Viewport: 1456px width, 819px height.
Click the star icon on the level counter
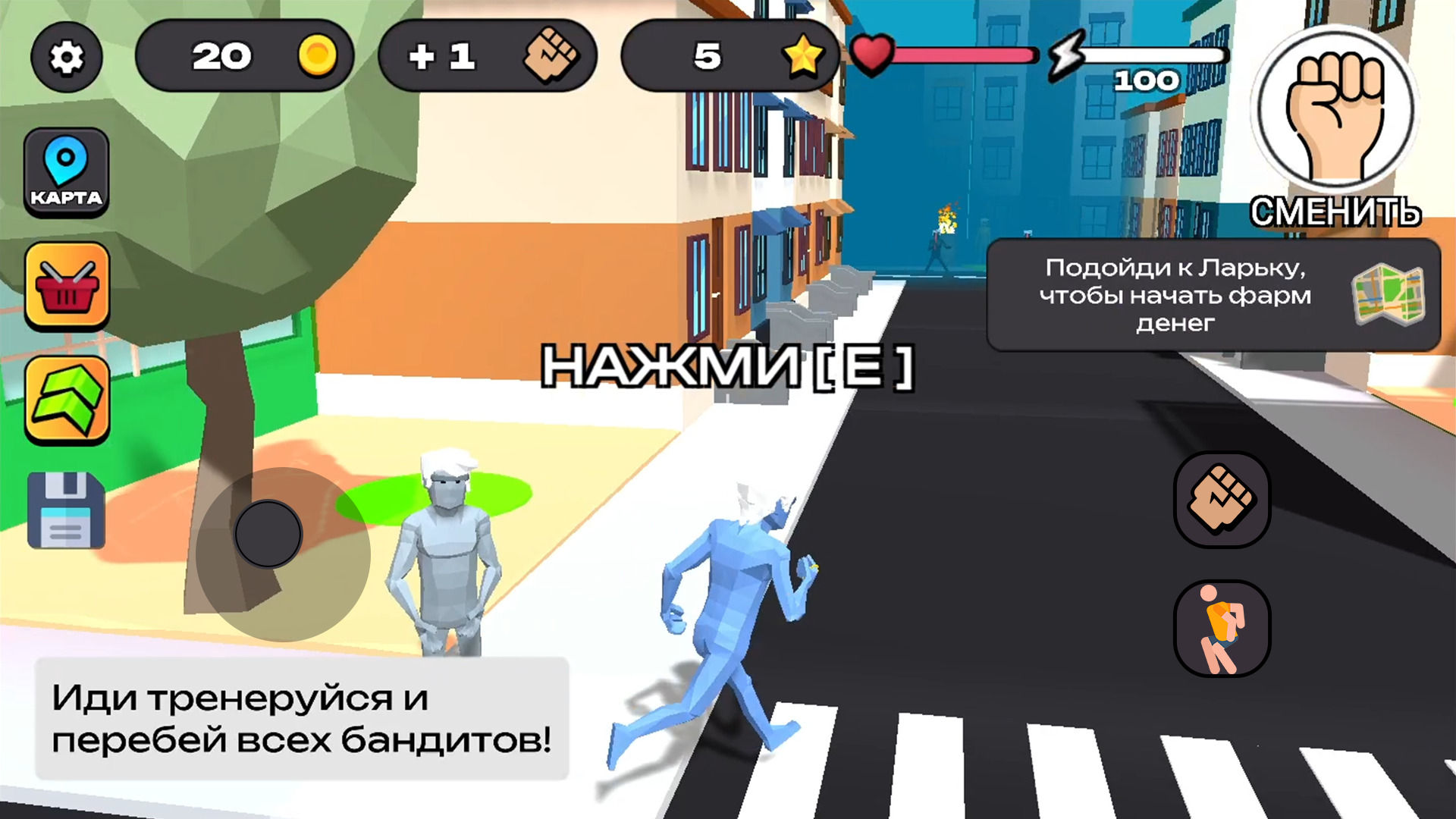coord(804,56)
